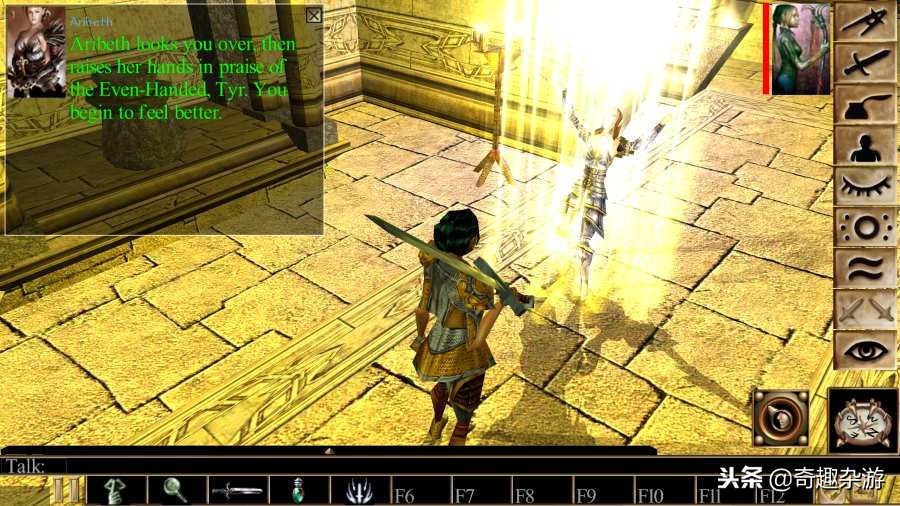Click the crossed swords PvP icon

[x=866, y=309]
